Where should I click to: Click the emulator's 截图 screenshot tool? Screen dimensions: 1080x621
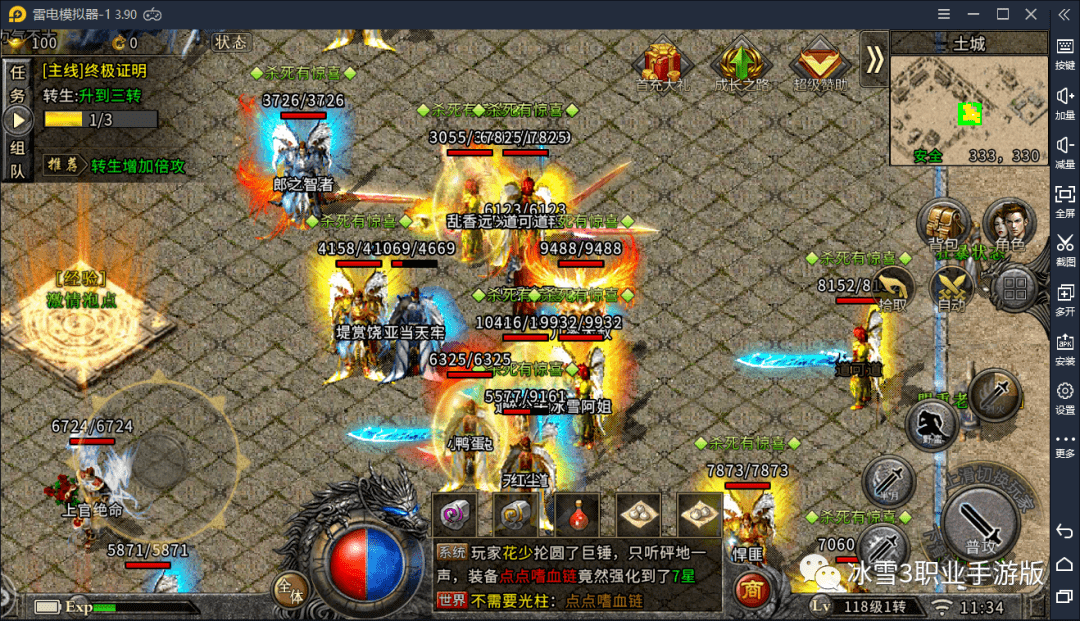coord(1065,248)
